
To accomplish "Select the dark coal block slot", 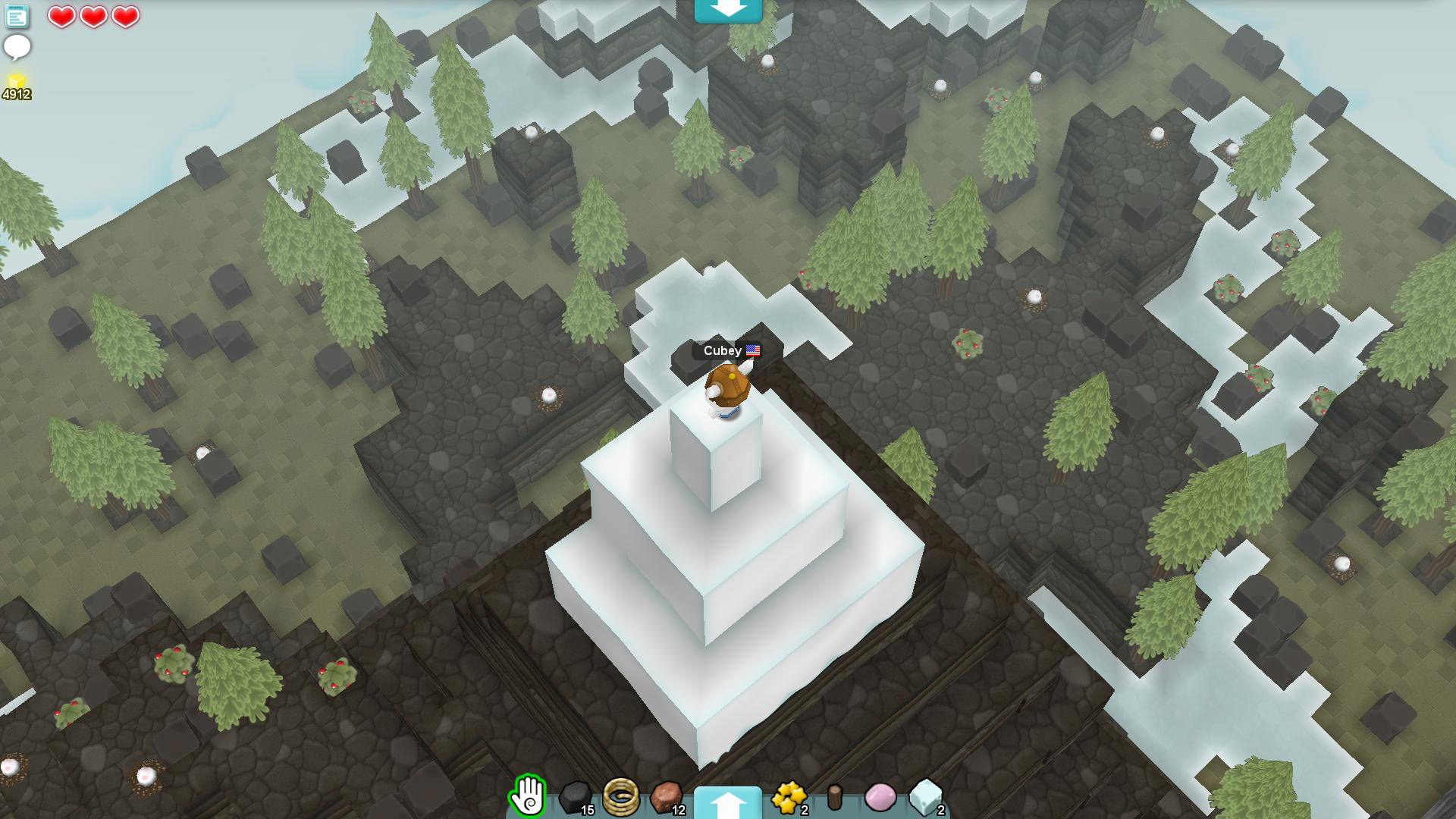I will (576, 797).
